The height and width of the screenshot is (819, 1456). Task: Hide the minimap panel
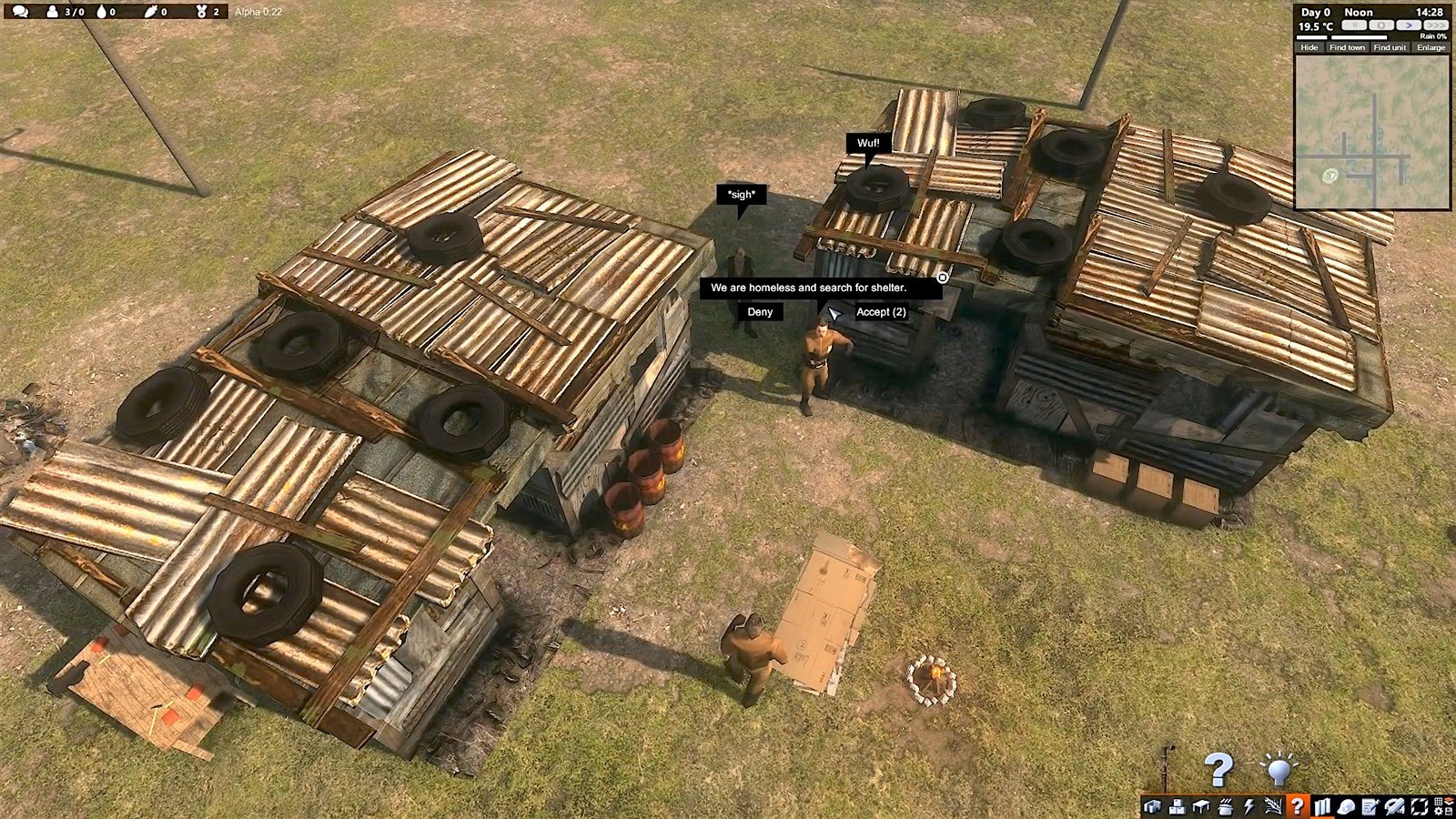pos(1309,47)
